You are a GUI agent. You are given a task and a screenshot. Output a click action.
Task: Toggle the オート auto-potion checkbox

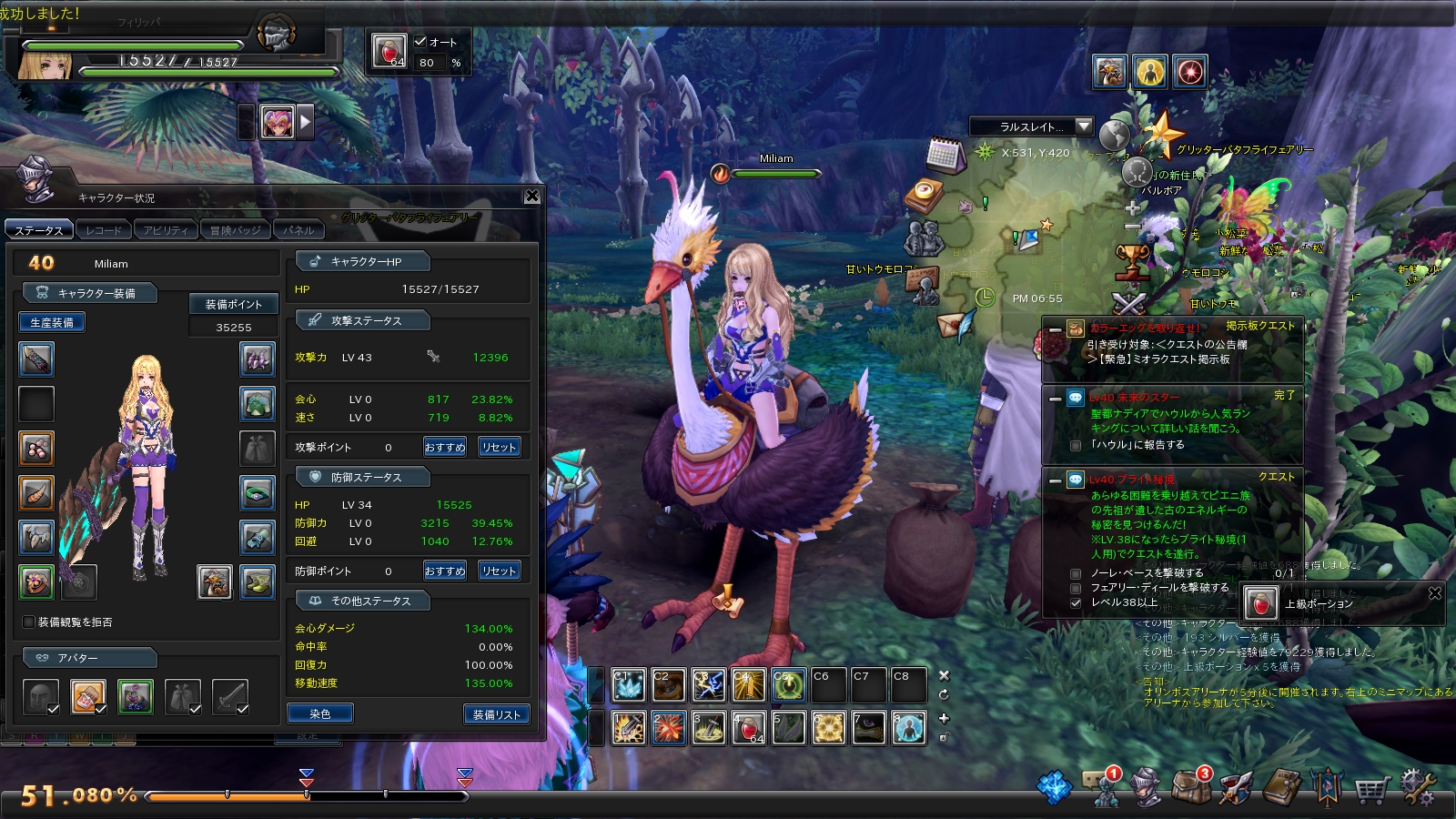420,41
